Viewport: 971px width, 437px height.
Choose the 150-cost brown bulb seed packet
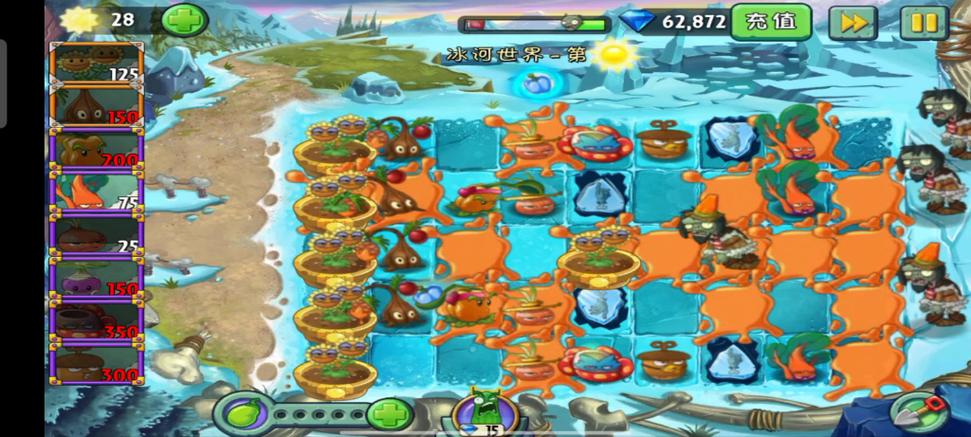tap(97, 107)
